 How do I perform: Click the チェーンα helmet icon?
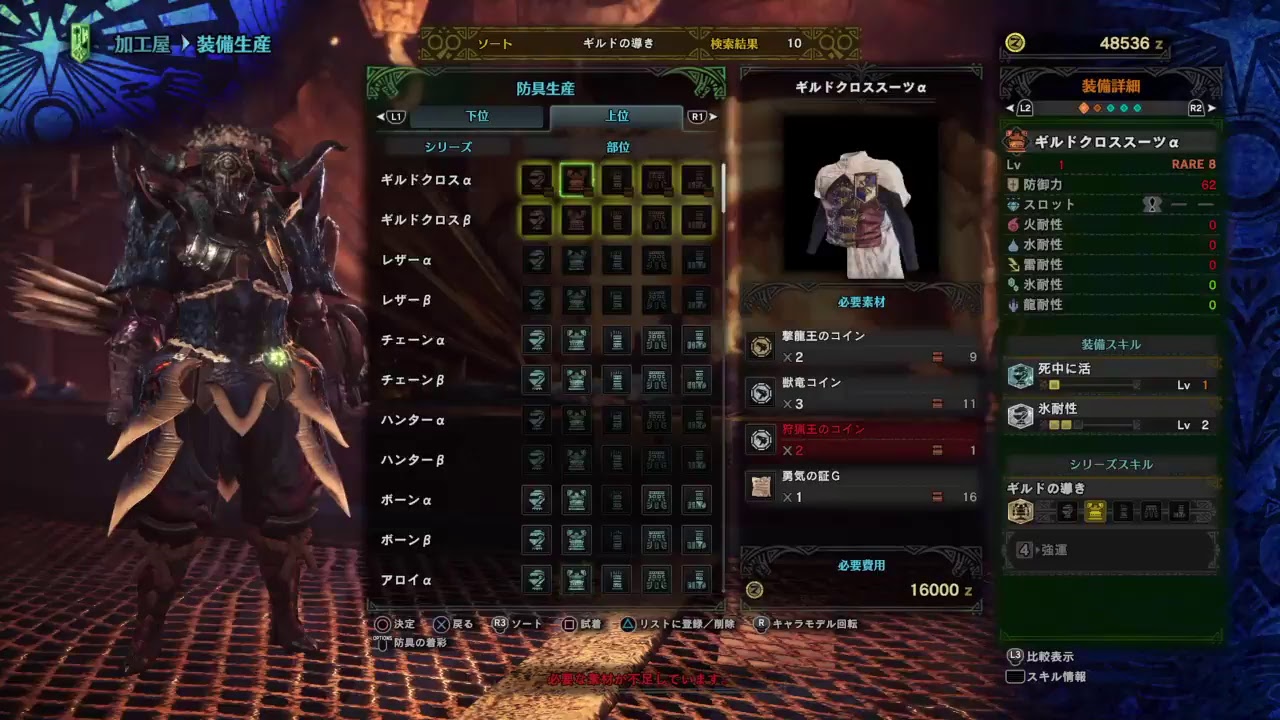point(536,340)
